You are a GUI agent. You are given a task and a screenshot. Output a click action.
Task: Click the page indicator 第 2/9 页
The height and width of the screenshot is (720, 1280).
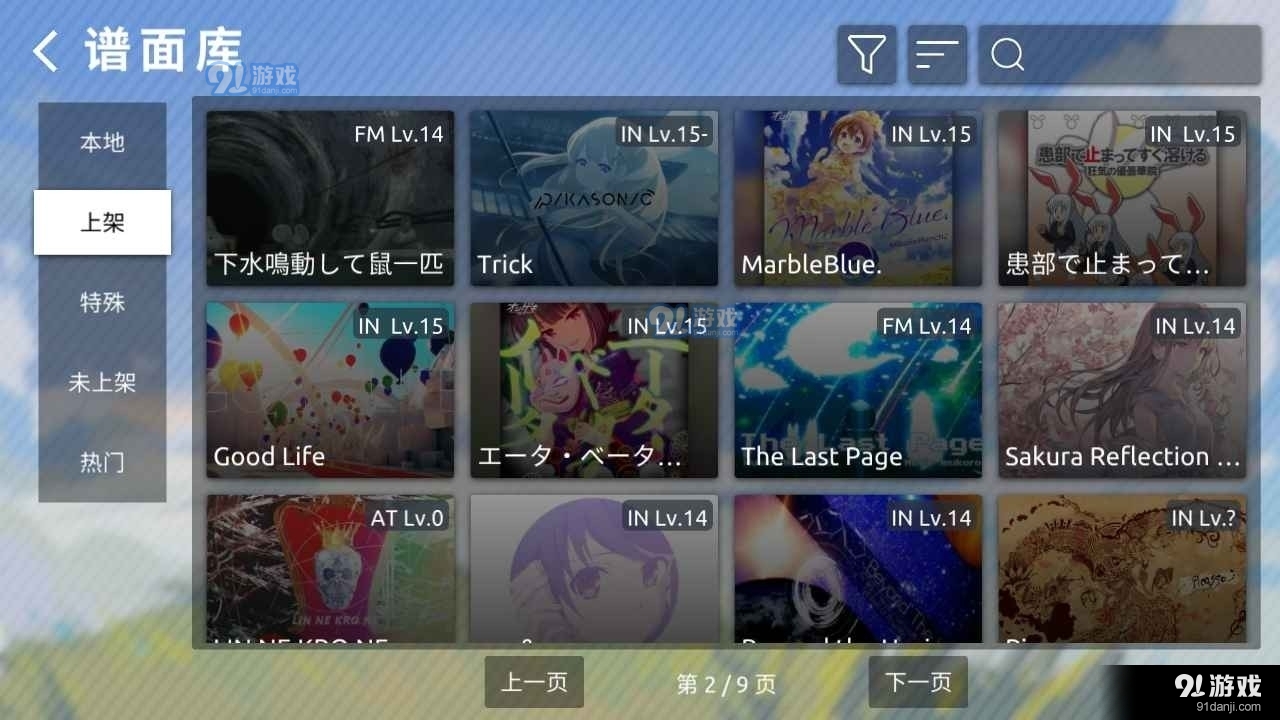click(725, 682)
